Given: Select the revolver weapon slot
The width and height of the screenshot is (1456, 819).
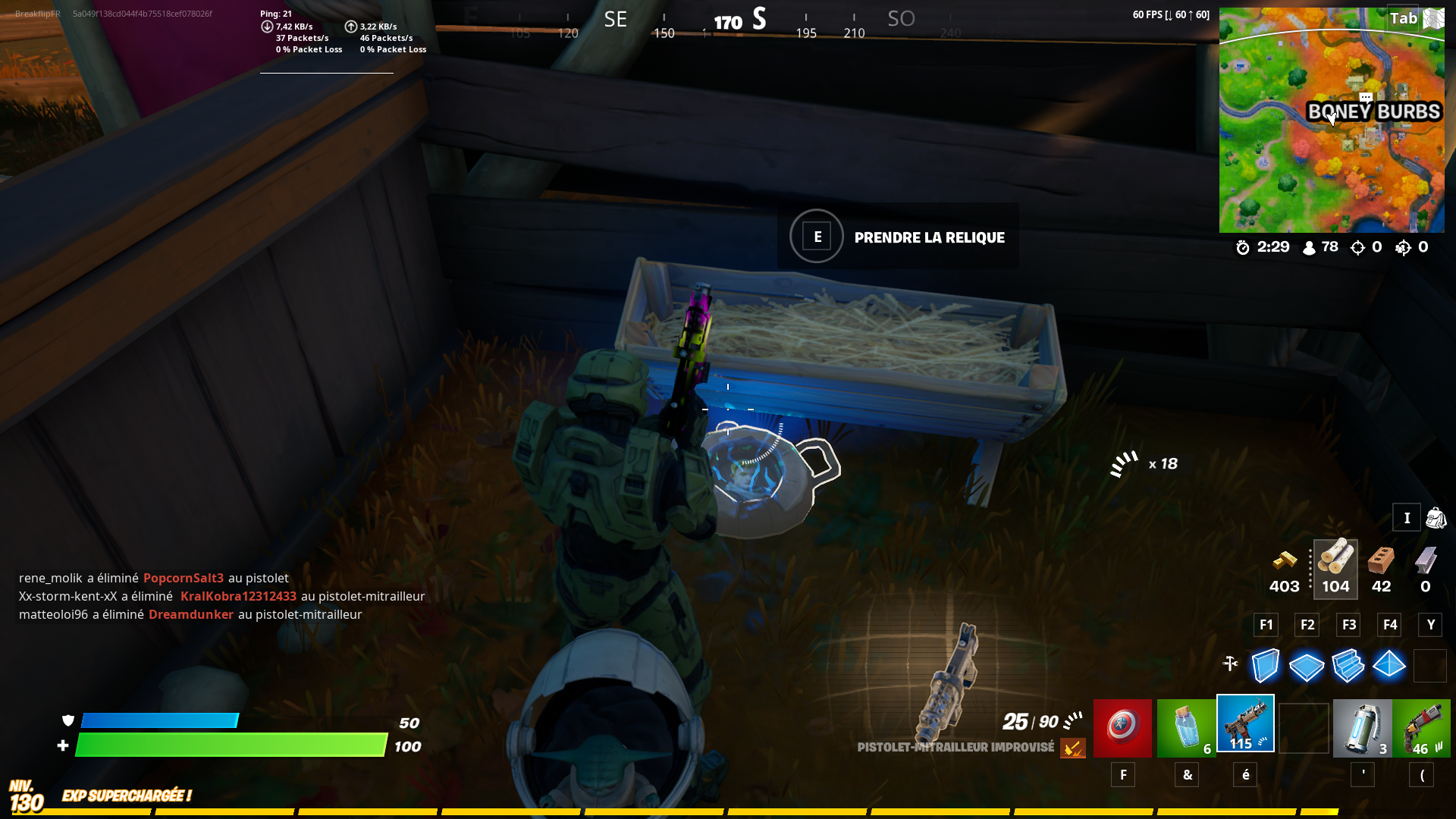Looking at the screenshot, I should tap(1426, 726).
